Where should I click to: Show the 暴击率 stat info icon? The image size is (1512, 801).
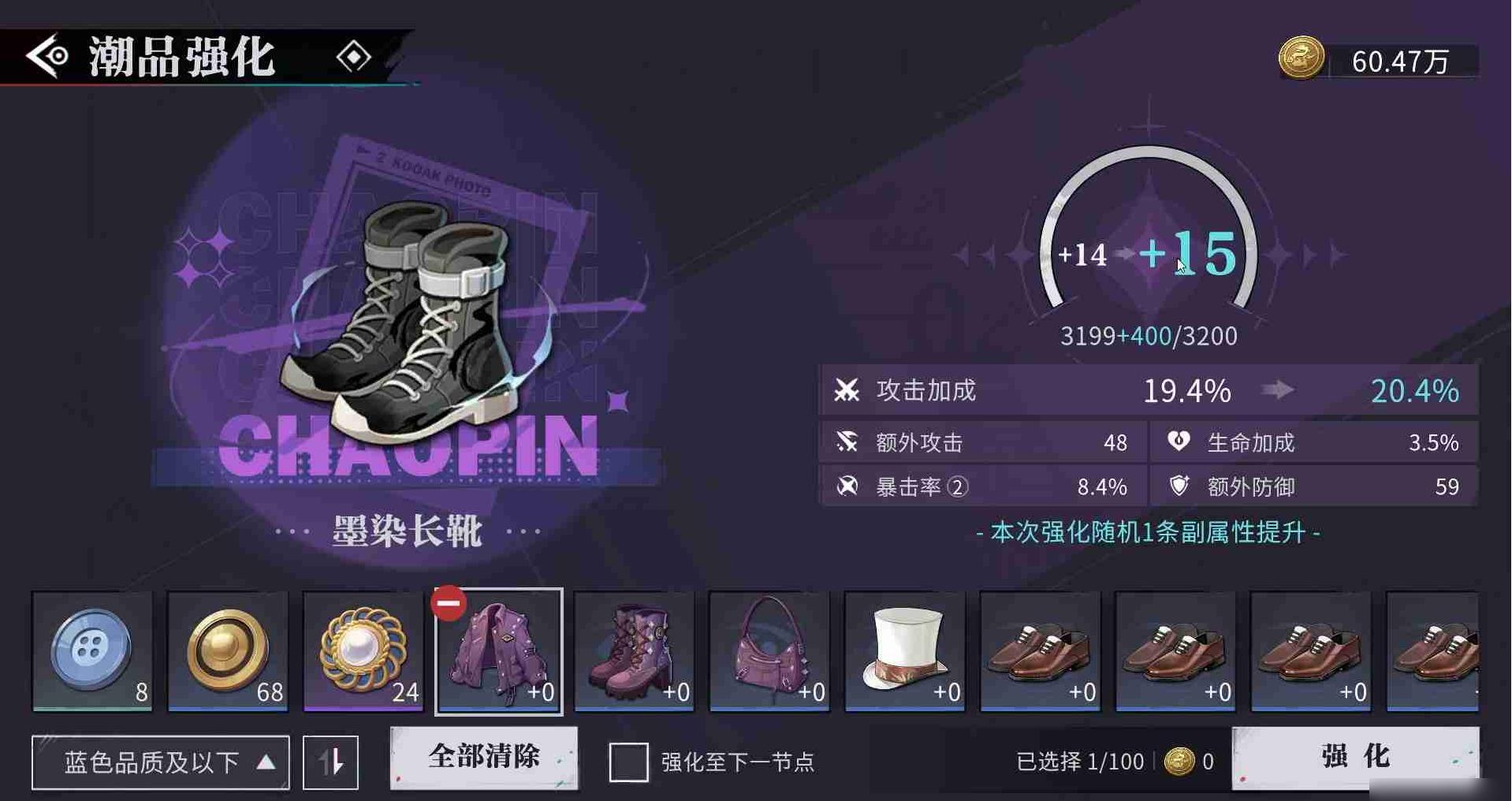[x=958, y=487]
